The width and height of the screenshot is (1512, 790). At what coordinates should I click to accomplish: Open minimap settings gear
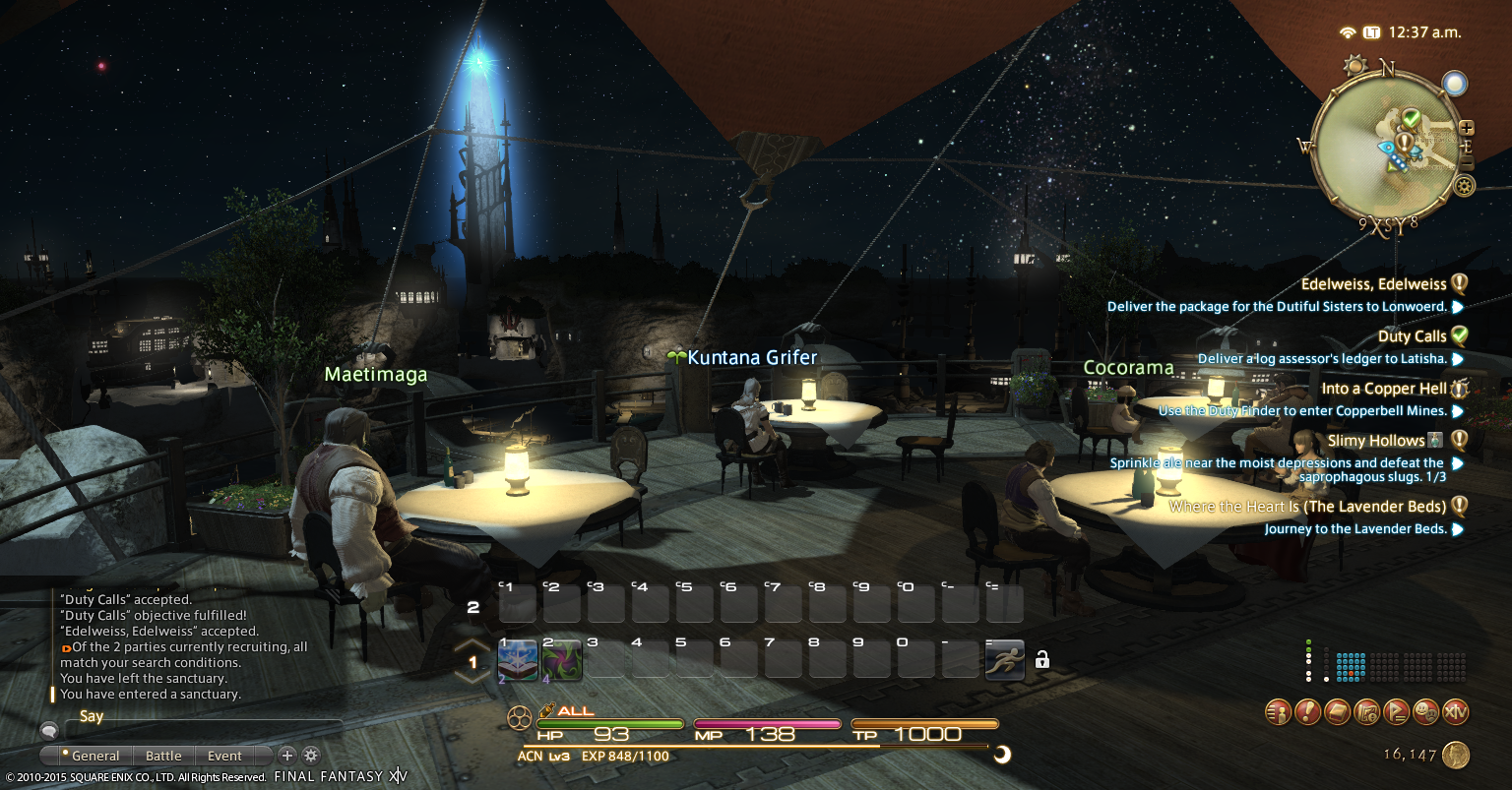pyautogui.click(x=1465, y=185)
